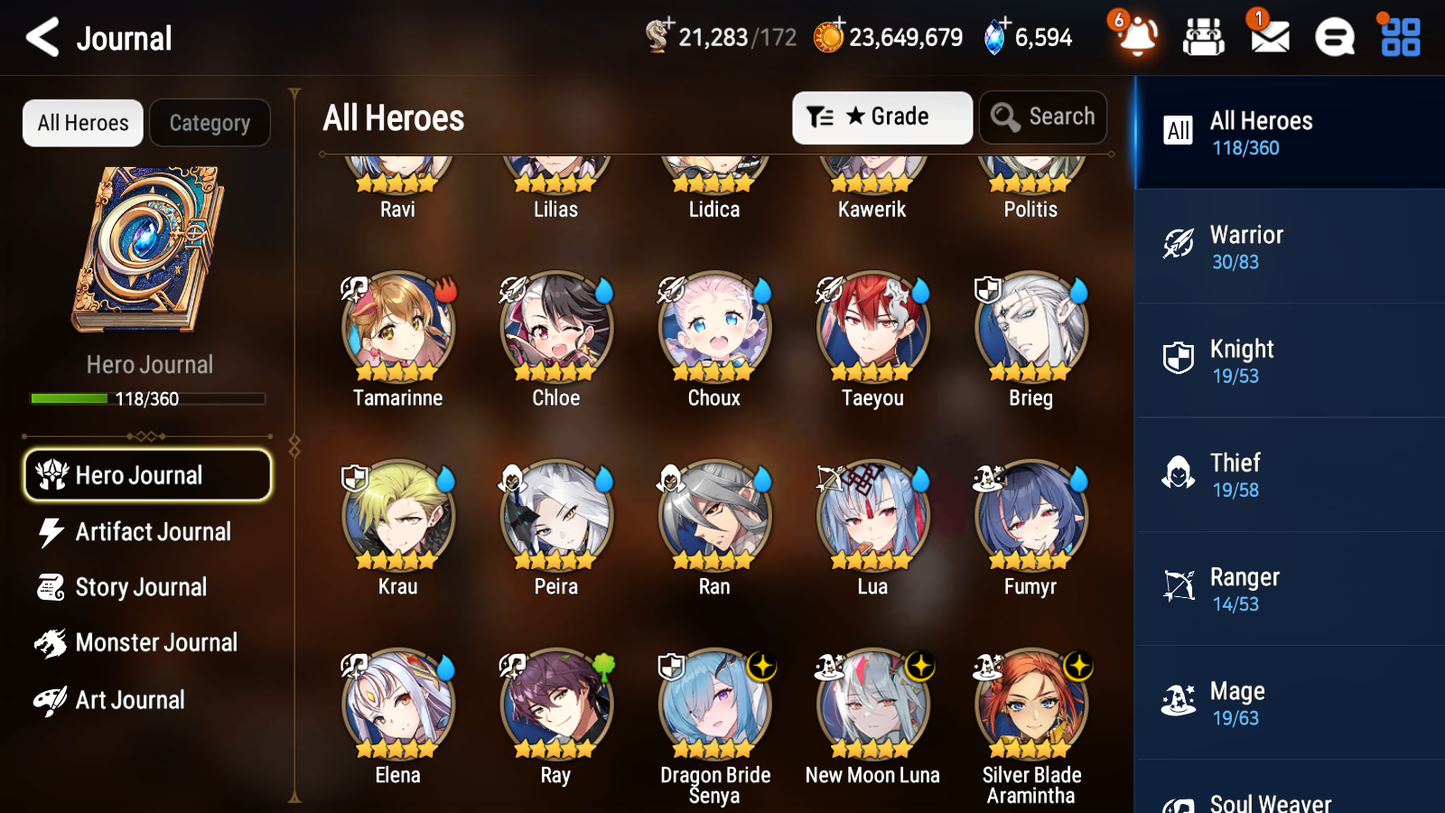Select the Knight class filter icon
Image resolution: width=1445 pixels, height=813 pixels.
coord(1178,360)
